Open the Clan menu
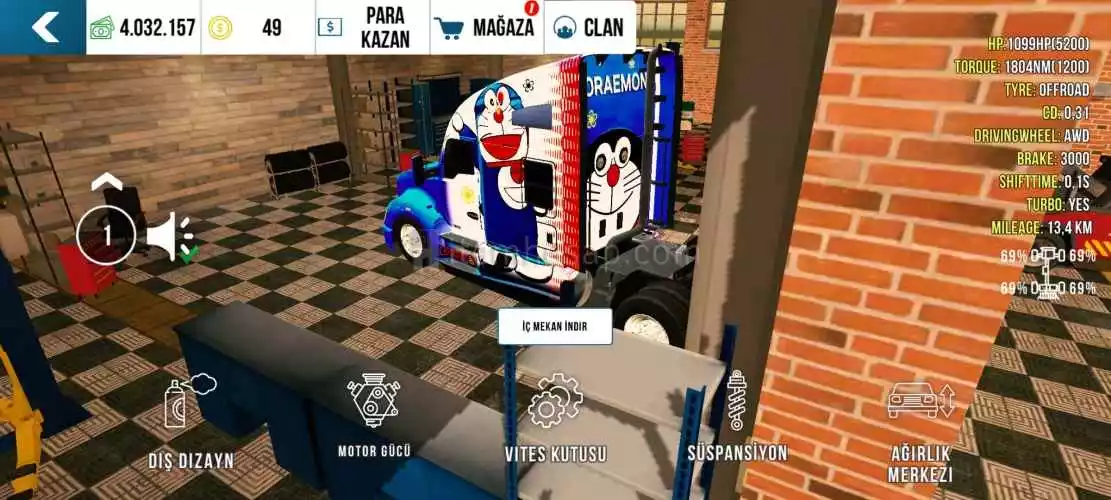 tap(590, 27)
